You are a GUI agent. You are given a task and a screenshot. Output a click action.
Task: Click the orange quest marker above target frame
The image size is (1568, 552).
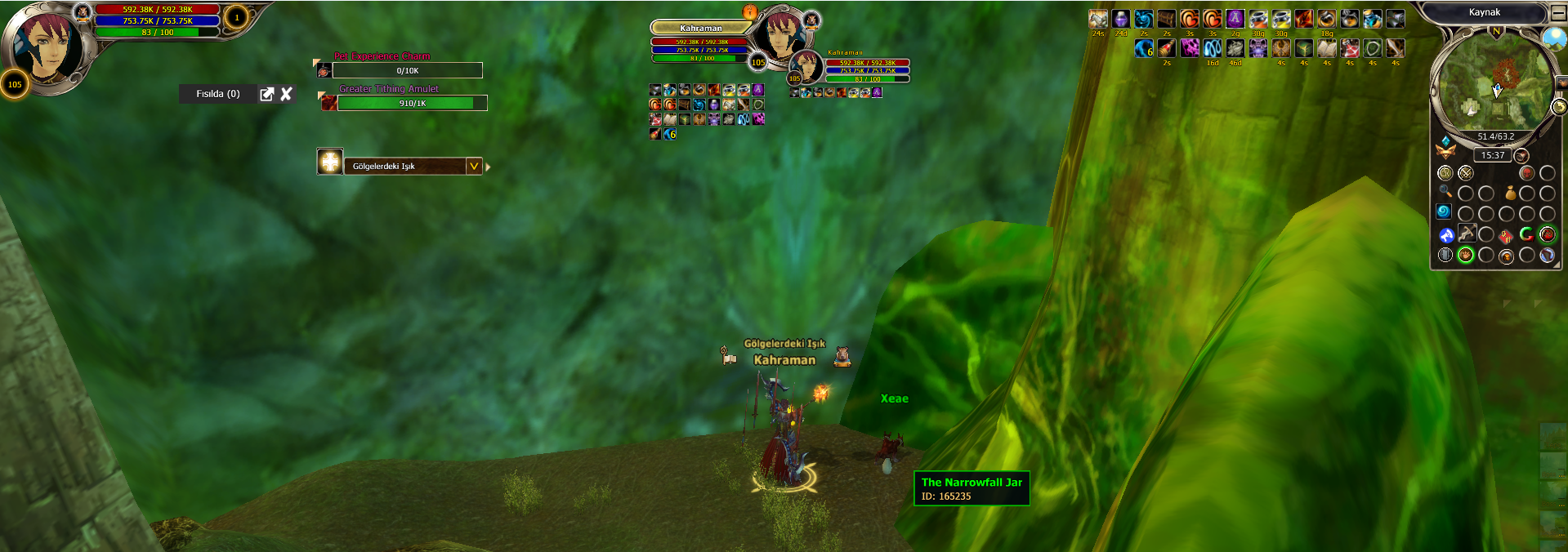coord(750,11)
